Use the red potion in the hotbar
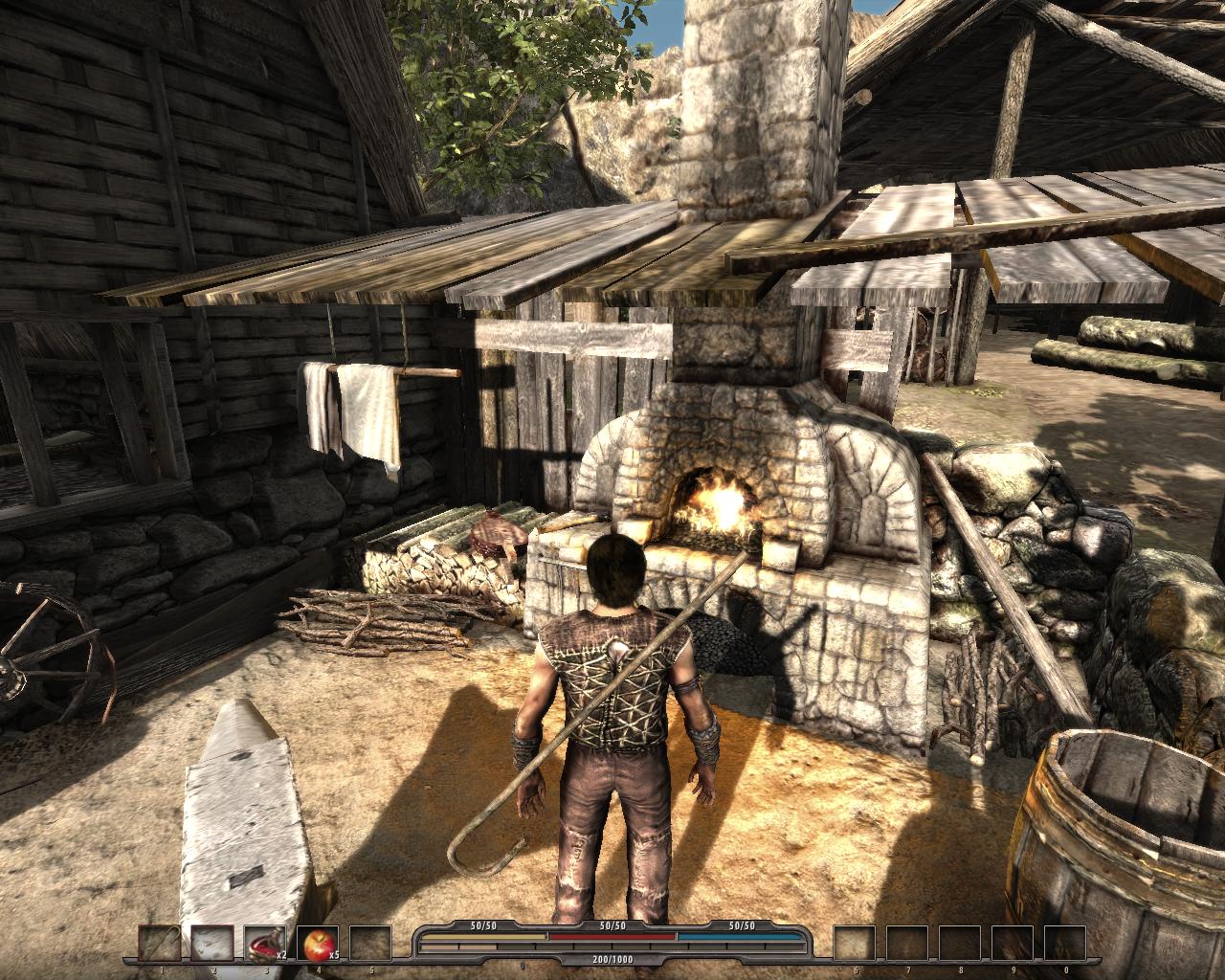 click(264, 945)
